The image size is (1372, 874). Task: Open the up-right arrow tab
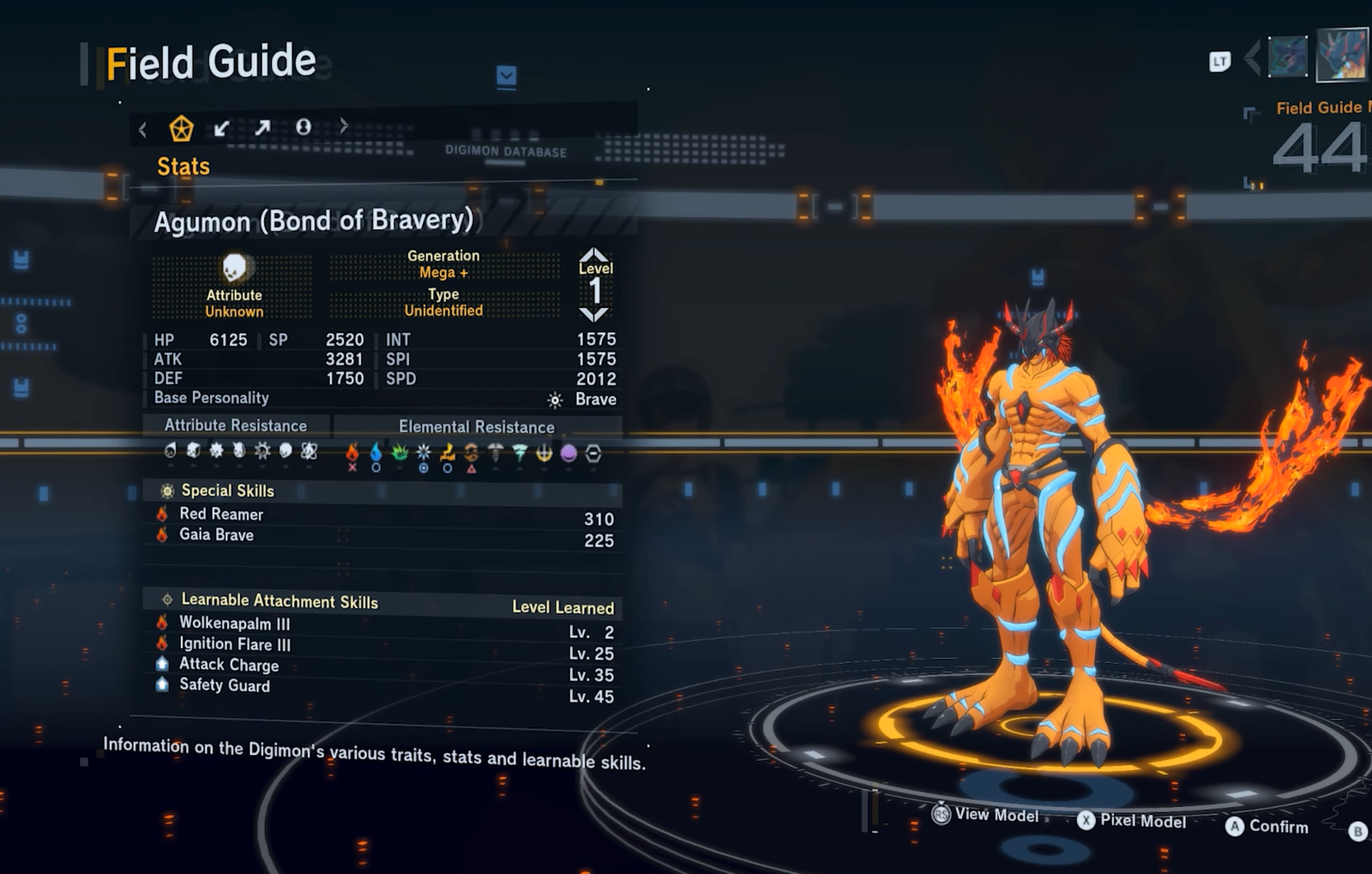coord(262,128)
